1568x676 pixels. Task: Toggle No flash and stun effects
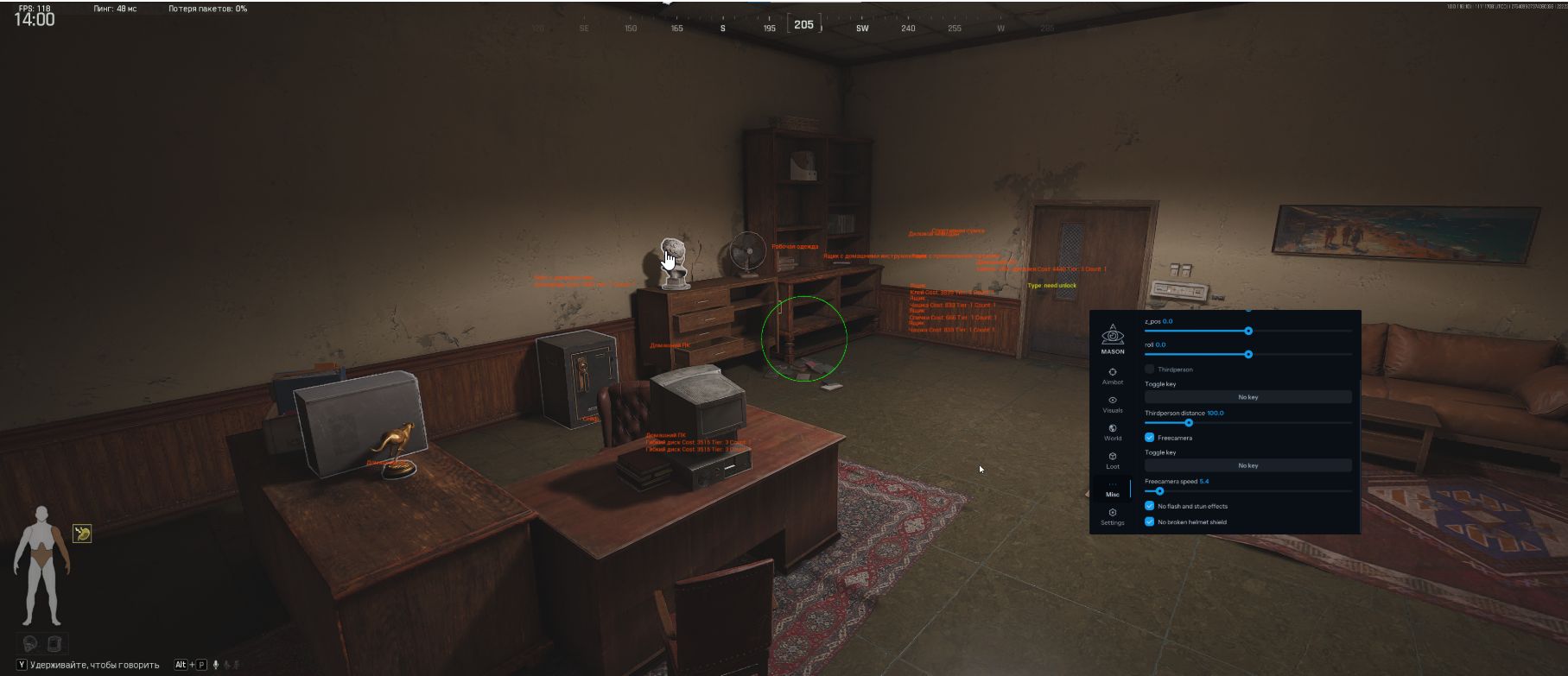coord(1150,506)
